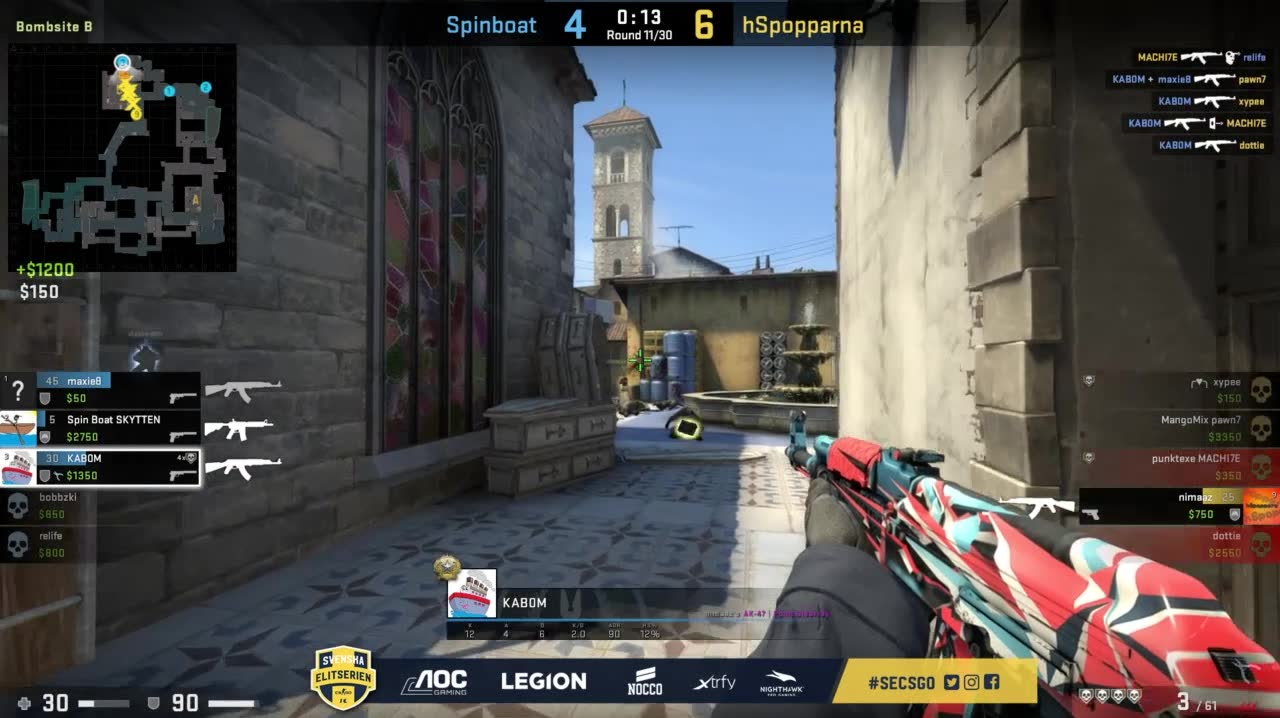Select dottie at the bottom right list

(1180, 544)
